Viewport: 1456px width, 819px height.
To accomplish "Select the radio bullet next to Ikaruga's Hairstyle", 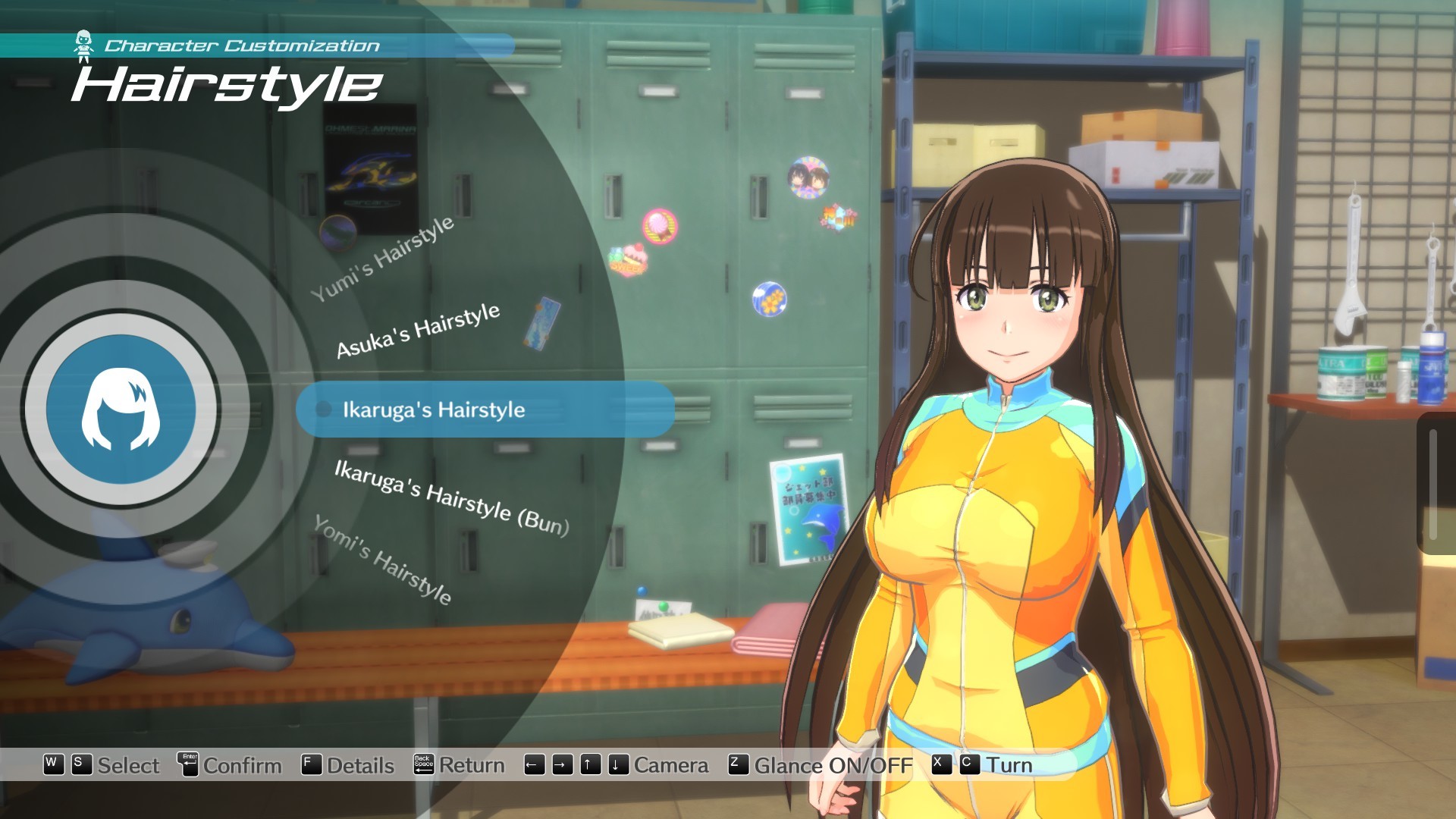I will 324,410.
